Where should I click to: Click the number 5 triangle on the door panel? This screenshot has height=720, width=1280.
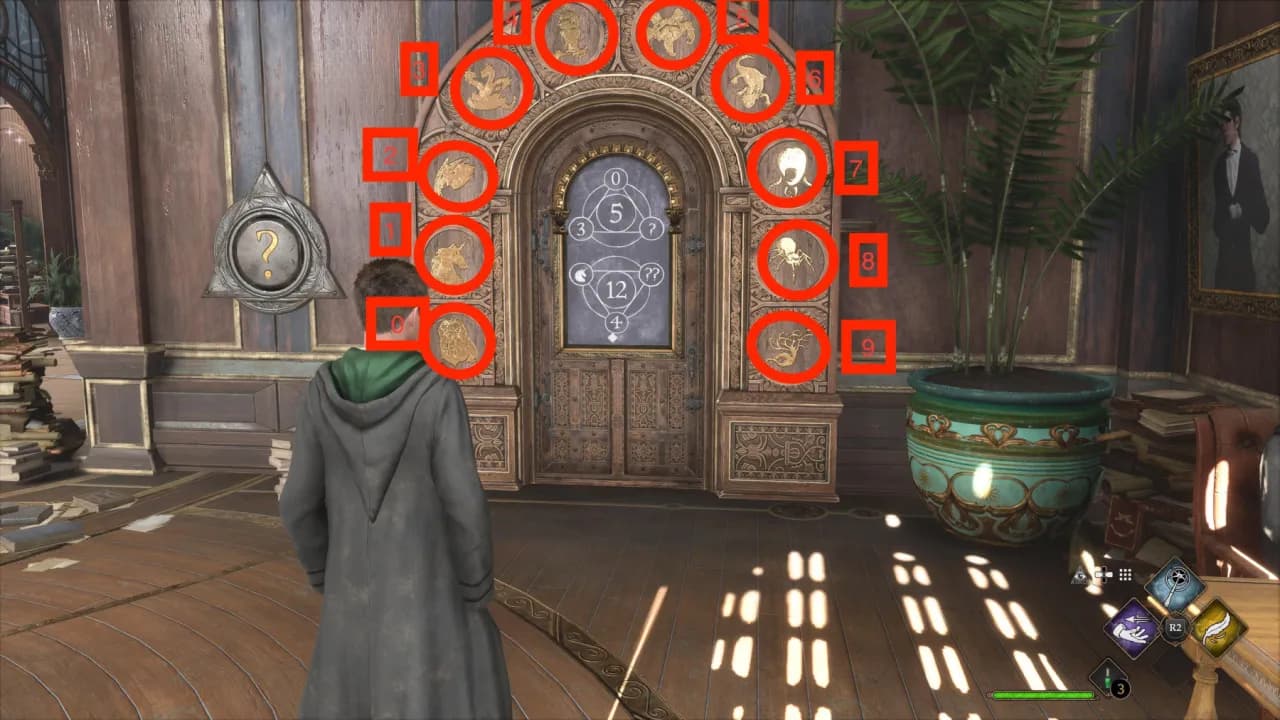(x=614, y=211)
